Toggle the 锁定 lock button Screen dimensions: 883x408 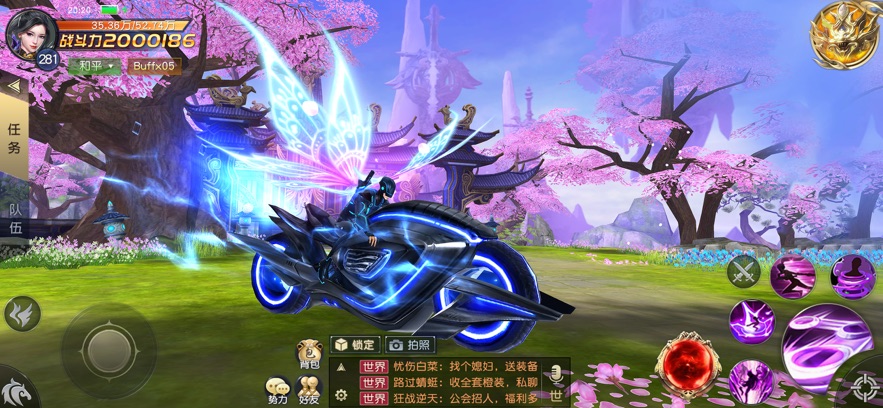pos(355,345)
